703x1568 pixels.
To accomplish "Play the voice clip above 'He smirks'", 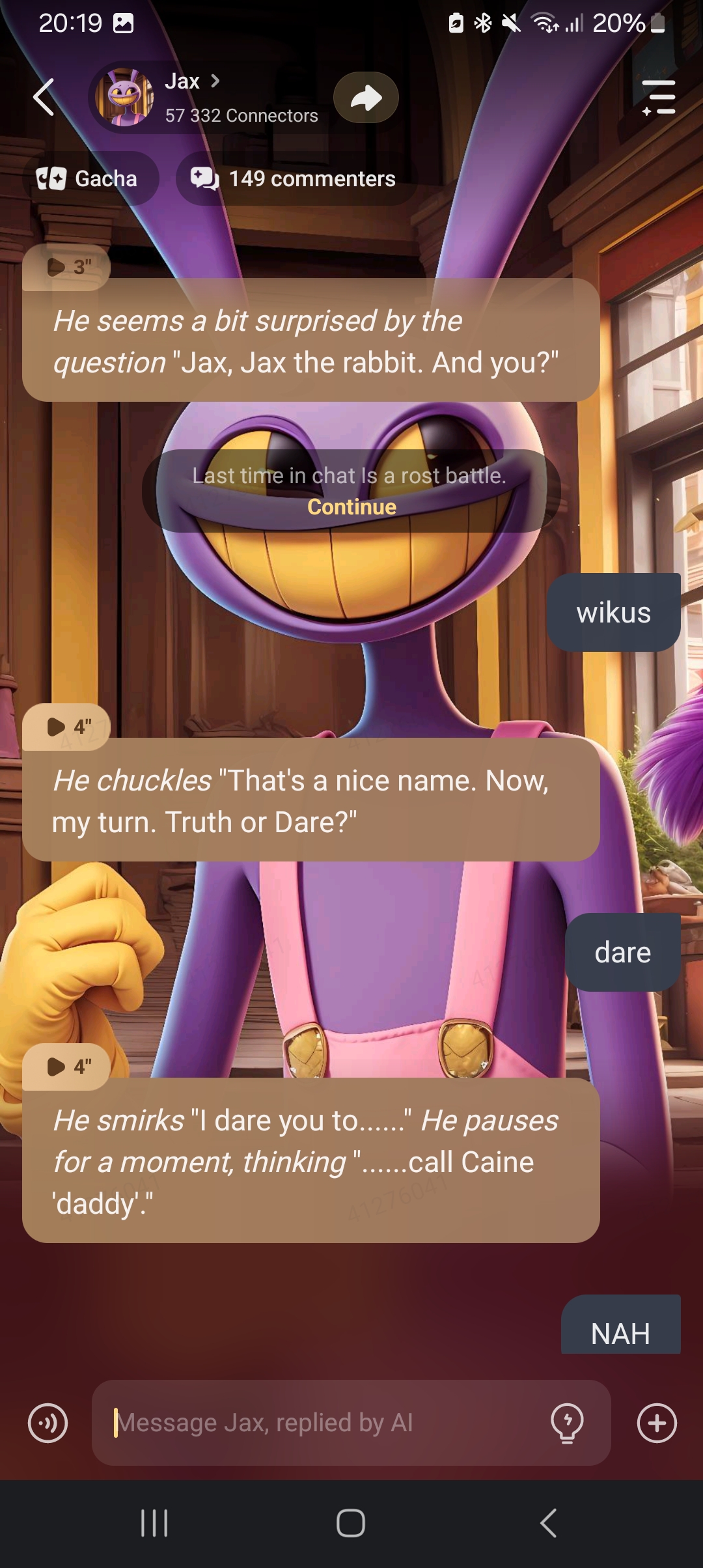I will pyautogui.click(x=66, y=1067).
